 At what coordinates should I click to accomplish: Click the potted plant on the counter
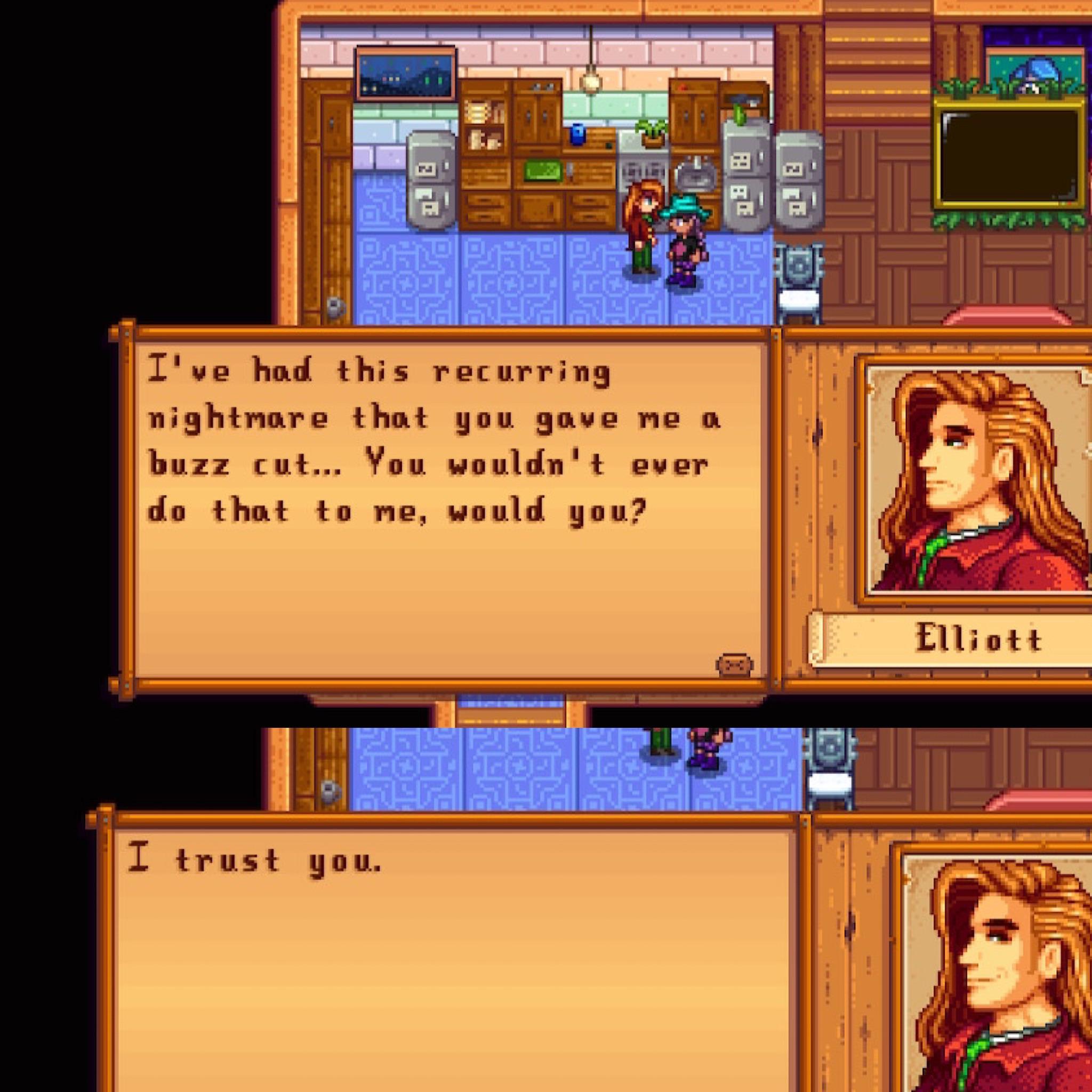tap(650, 131)
